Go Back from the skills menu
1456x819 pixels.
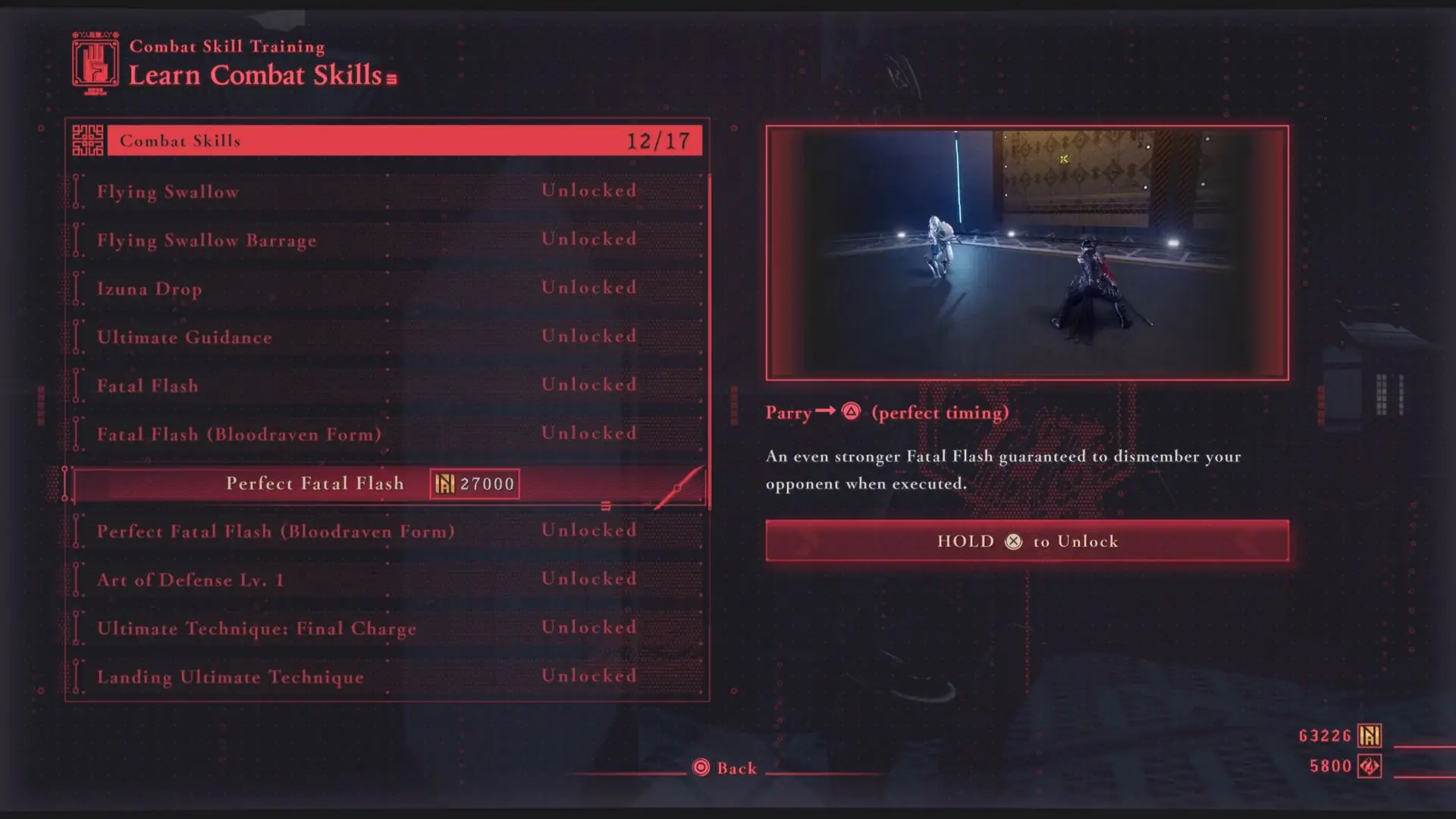point(726,768)
